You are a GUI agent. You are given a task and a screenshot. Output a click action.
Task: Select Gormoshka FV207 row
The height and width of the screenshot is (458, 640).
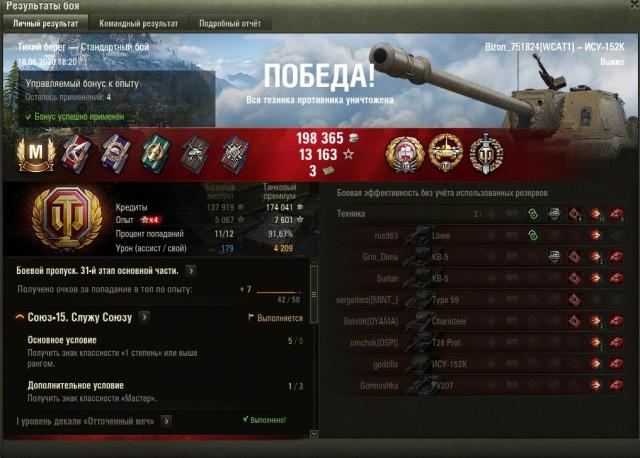480,385
